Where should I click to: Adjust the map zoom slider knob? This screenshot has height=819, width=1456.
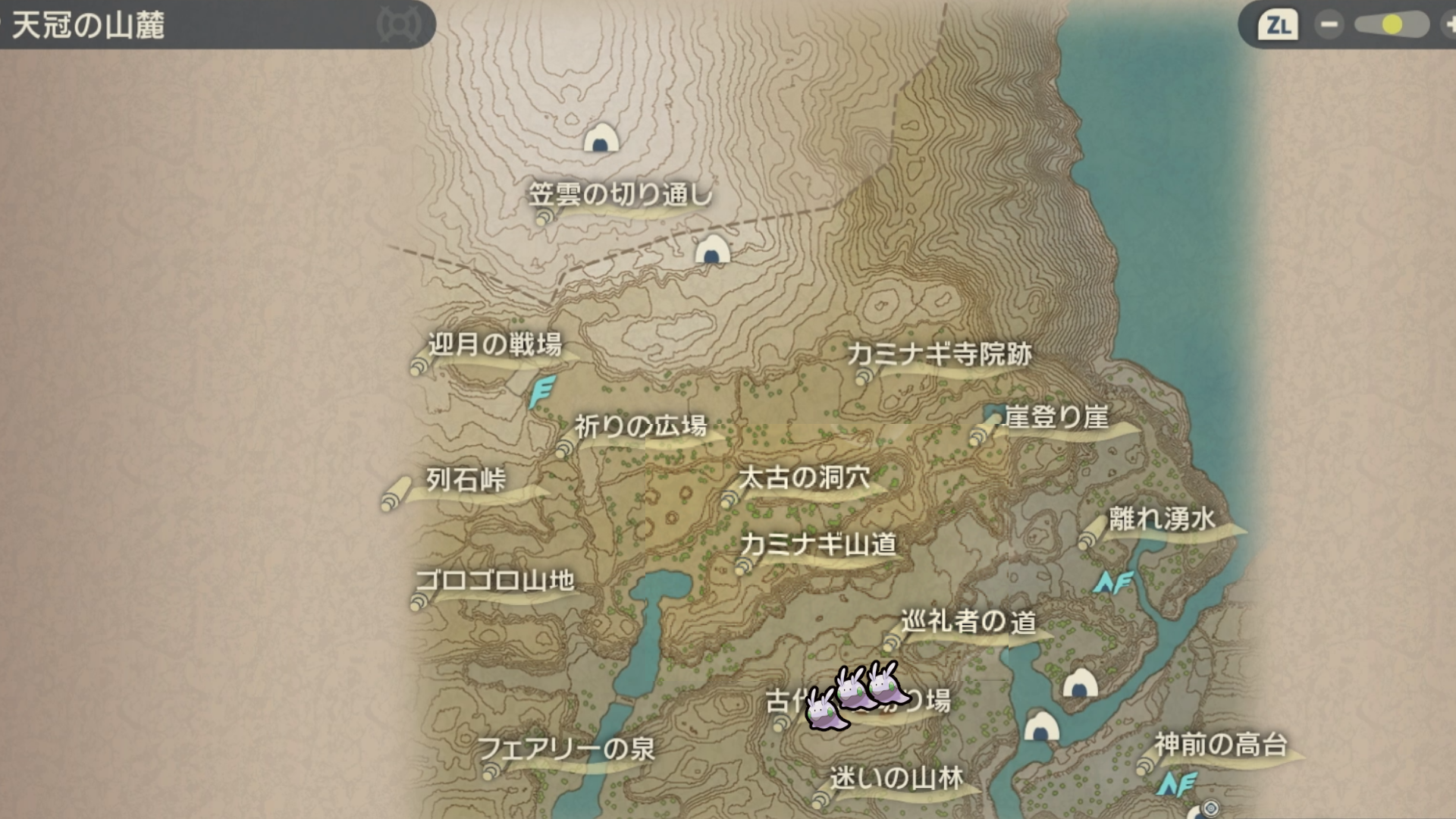tap(1392, 25)
